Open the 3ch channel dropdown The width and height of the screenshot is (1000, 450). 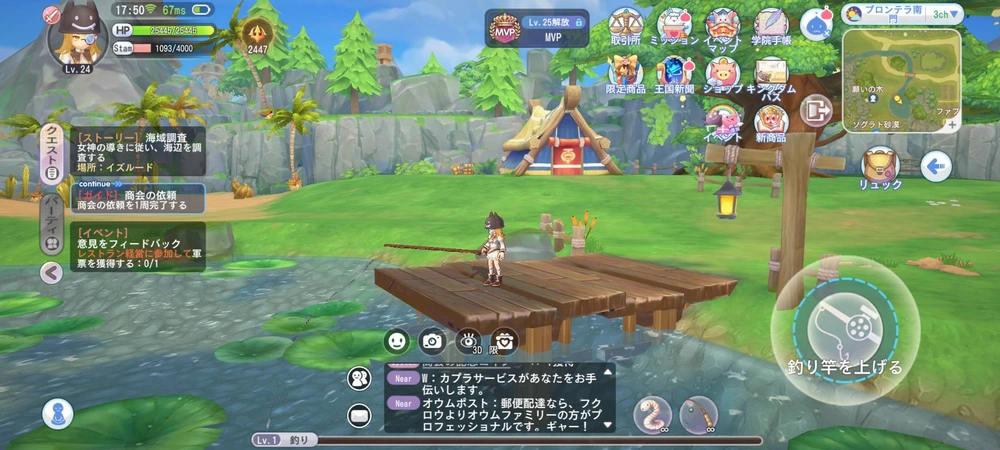[946, 14]
